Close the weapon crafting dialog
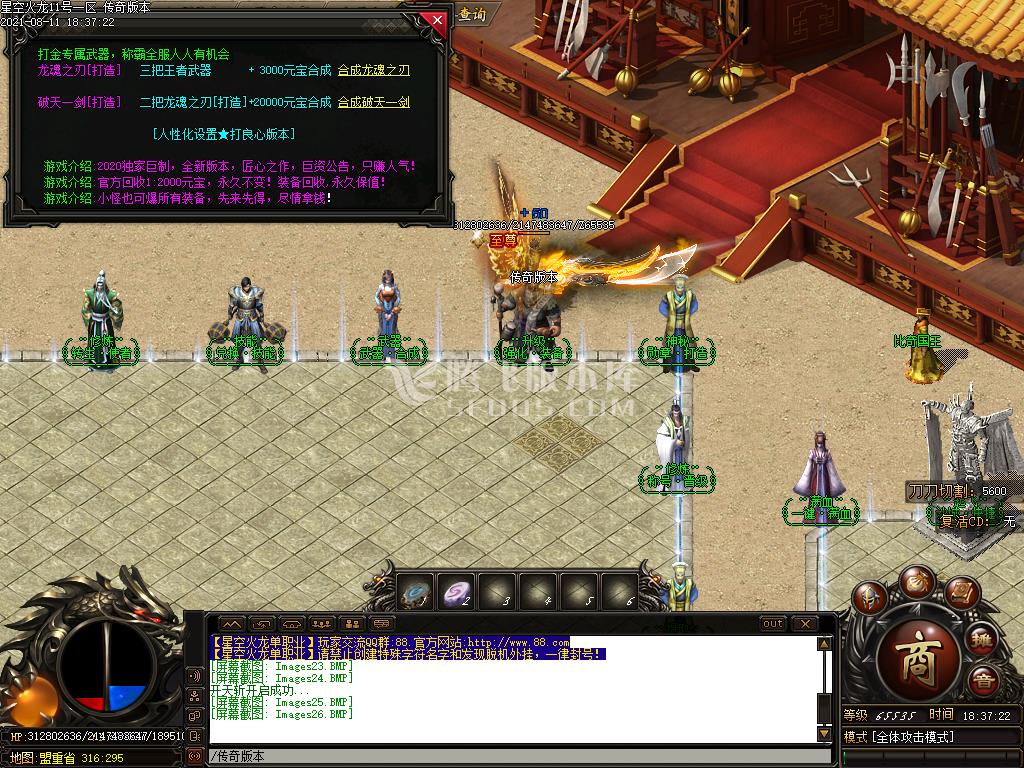 tap(434, 19)
